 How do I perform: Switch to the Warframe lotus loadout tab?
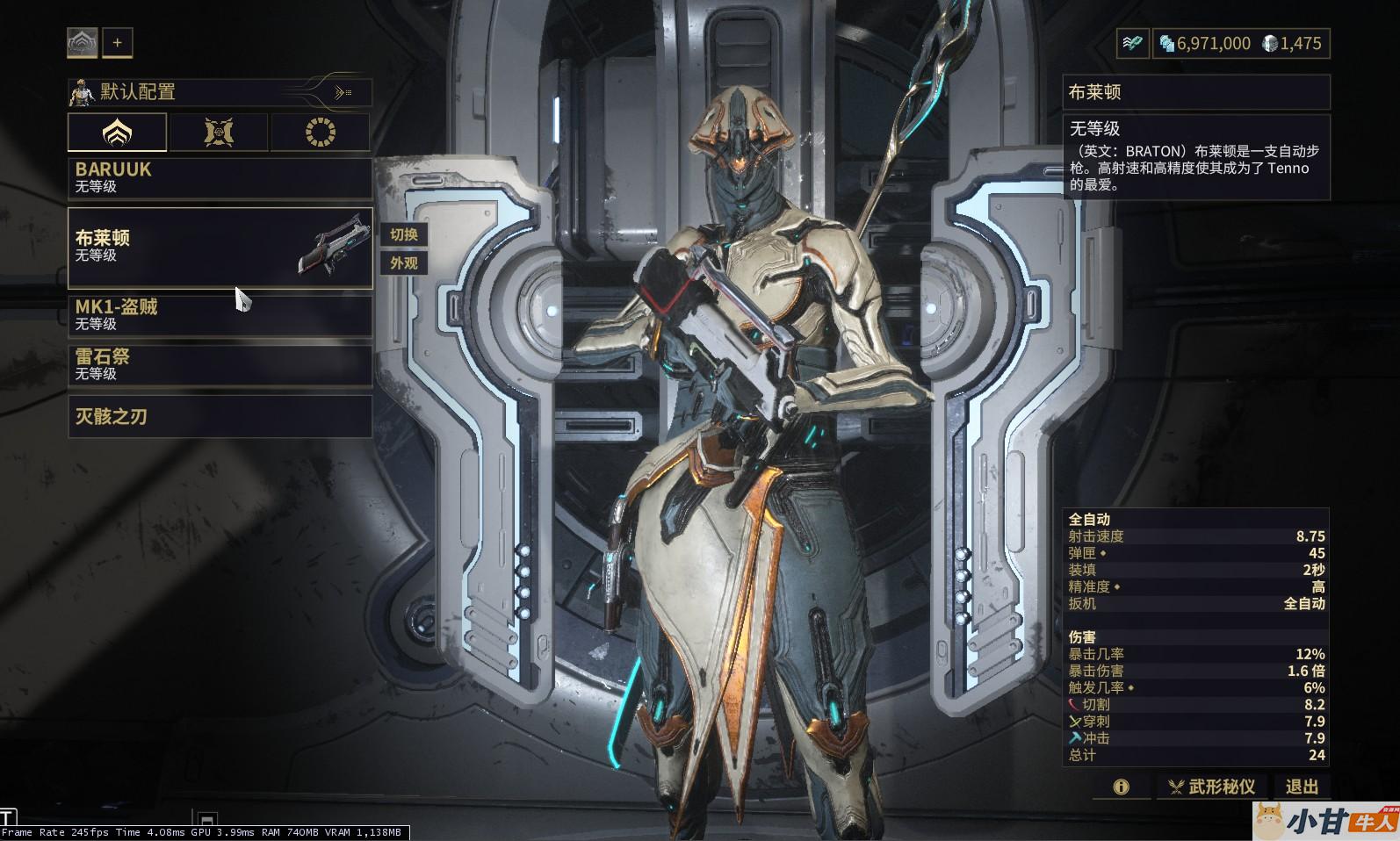pyautogui.click(x=117, y=133)
